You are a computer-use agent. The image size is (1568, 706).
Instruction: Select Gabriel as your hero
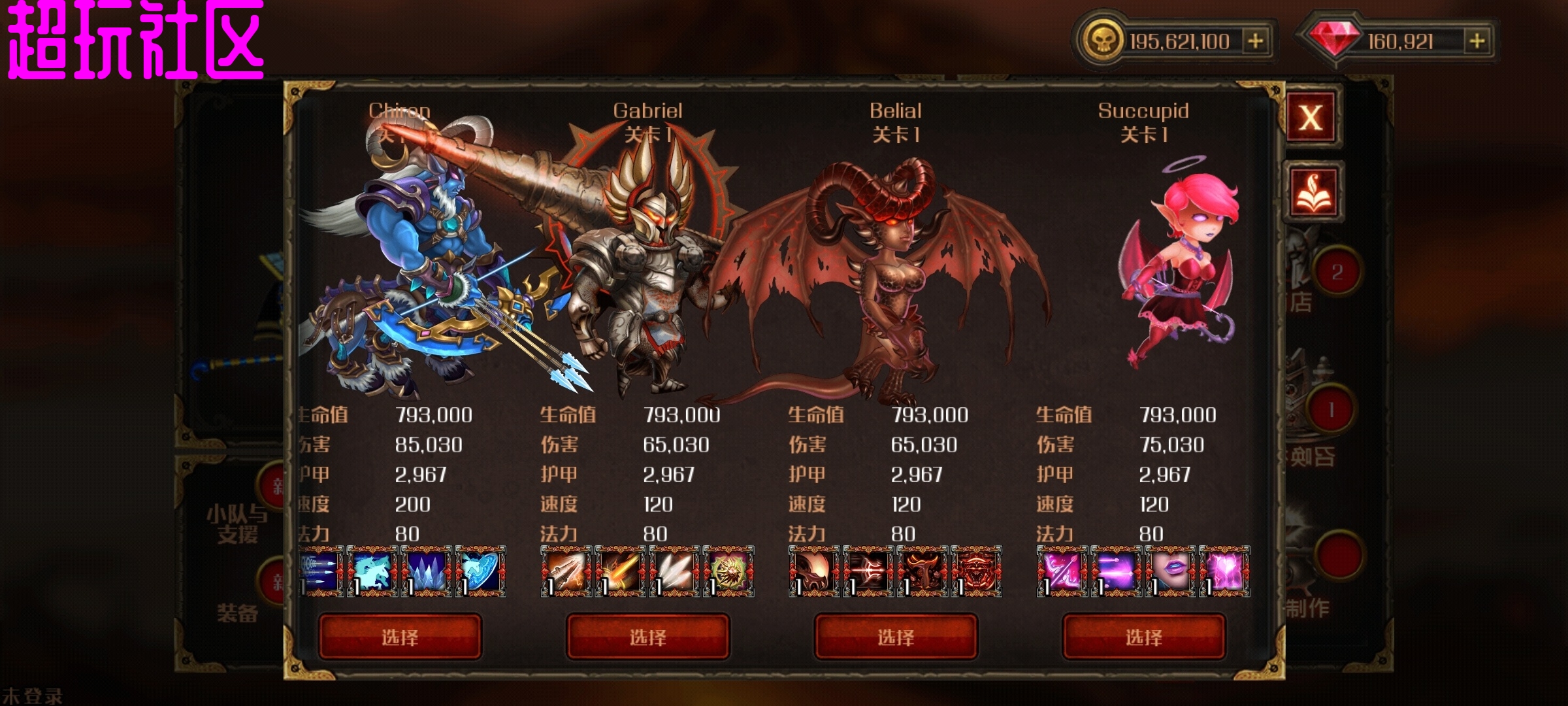coord(647,637)
